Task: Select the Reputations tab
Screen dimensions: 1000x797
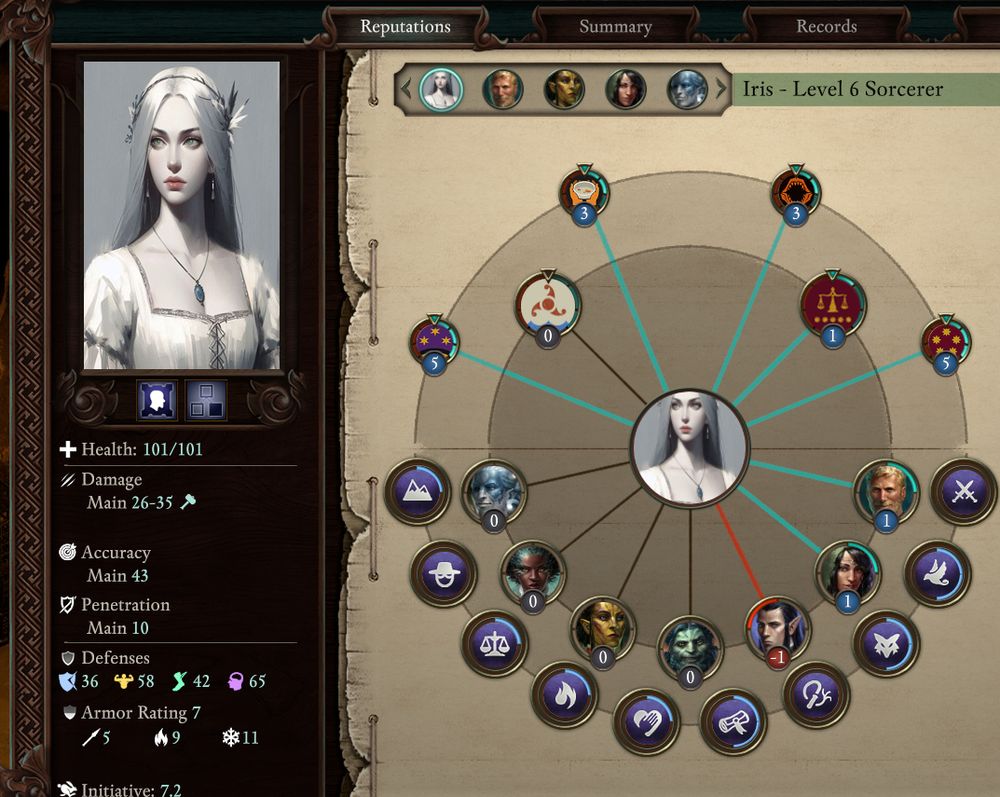Action: point(405,27)
